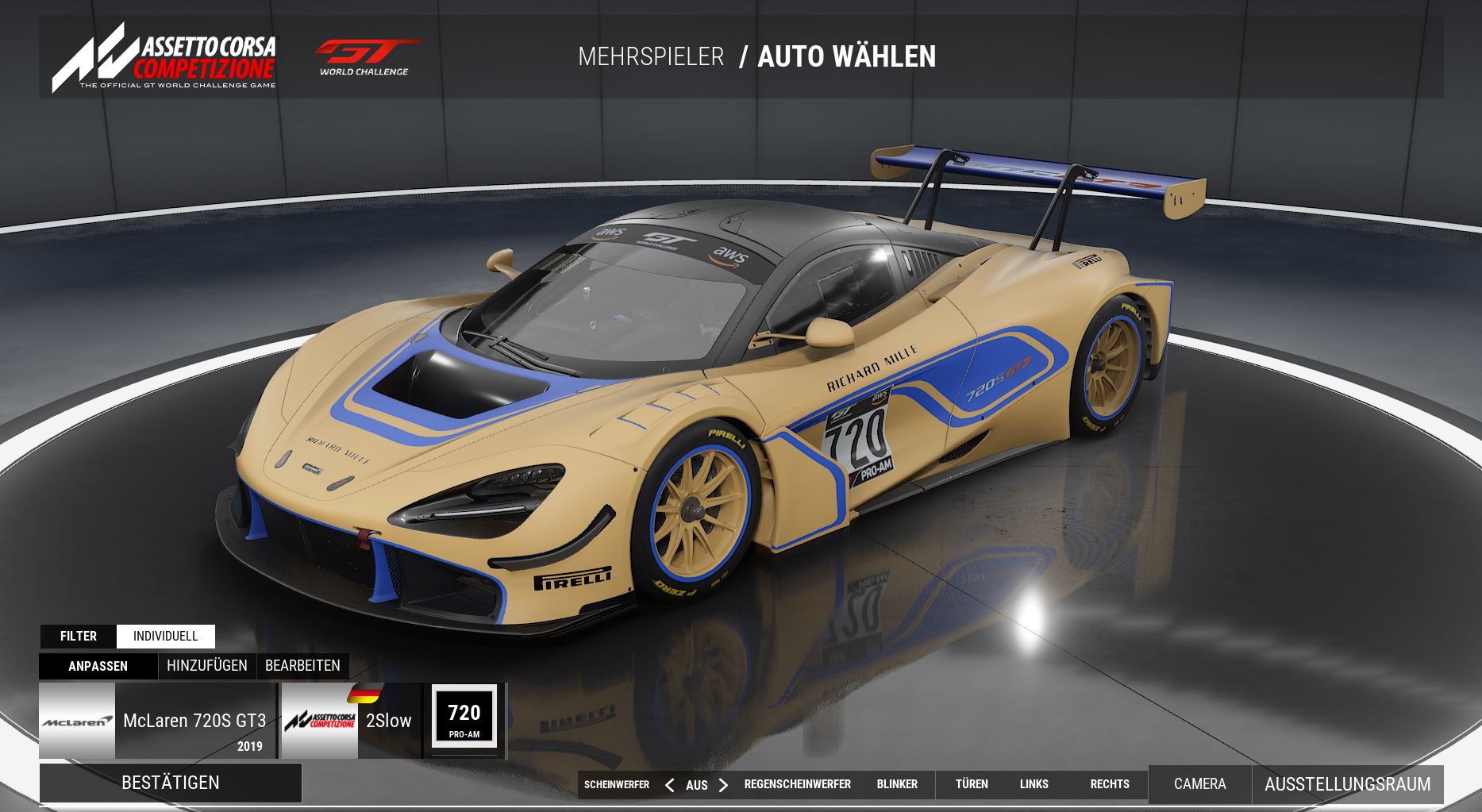
Task: Open the Rechts door
Action: pos(1109,784)
